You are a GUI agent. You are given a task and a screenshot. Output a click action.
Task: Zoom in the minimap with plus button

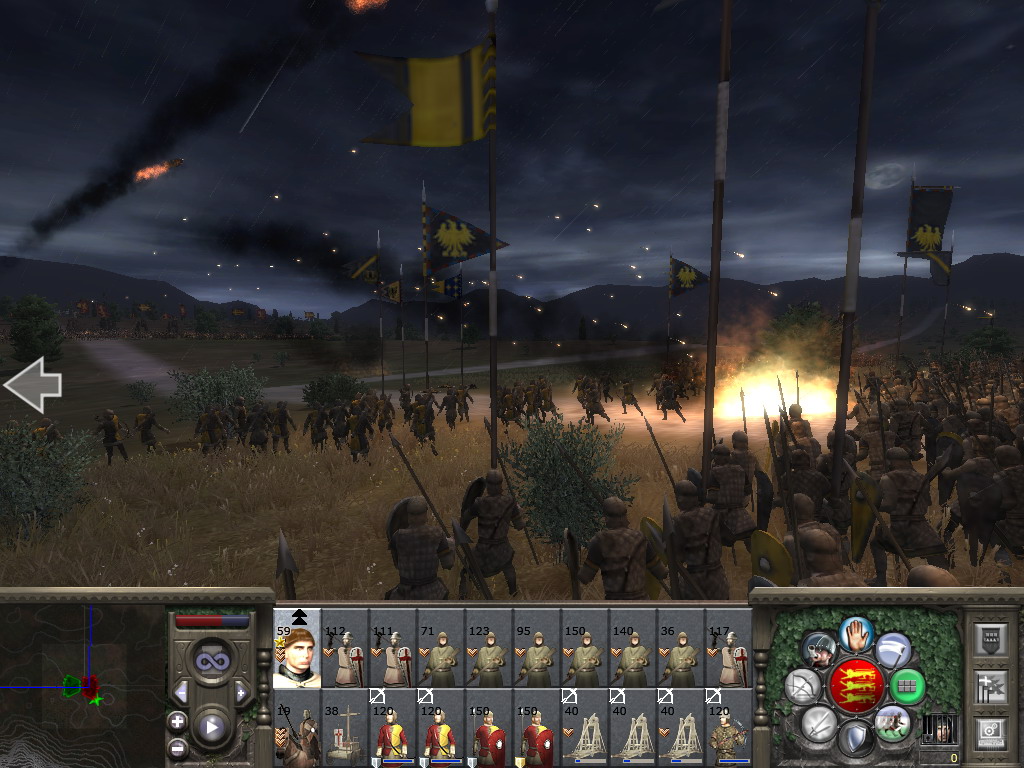click(178, 721)
